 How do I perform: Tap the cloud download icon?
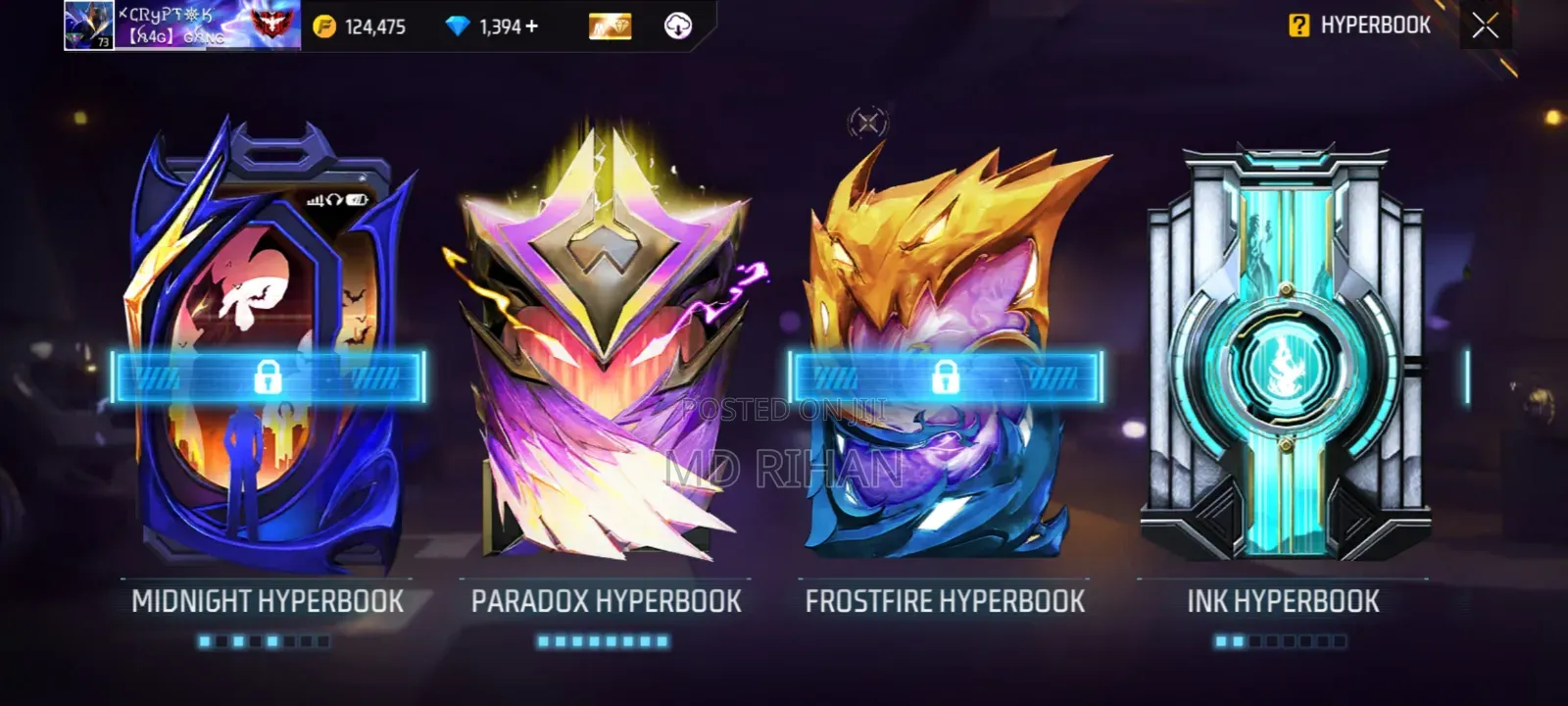[x=677, y=26]
